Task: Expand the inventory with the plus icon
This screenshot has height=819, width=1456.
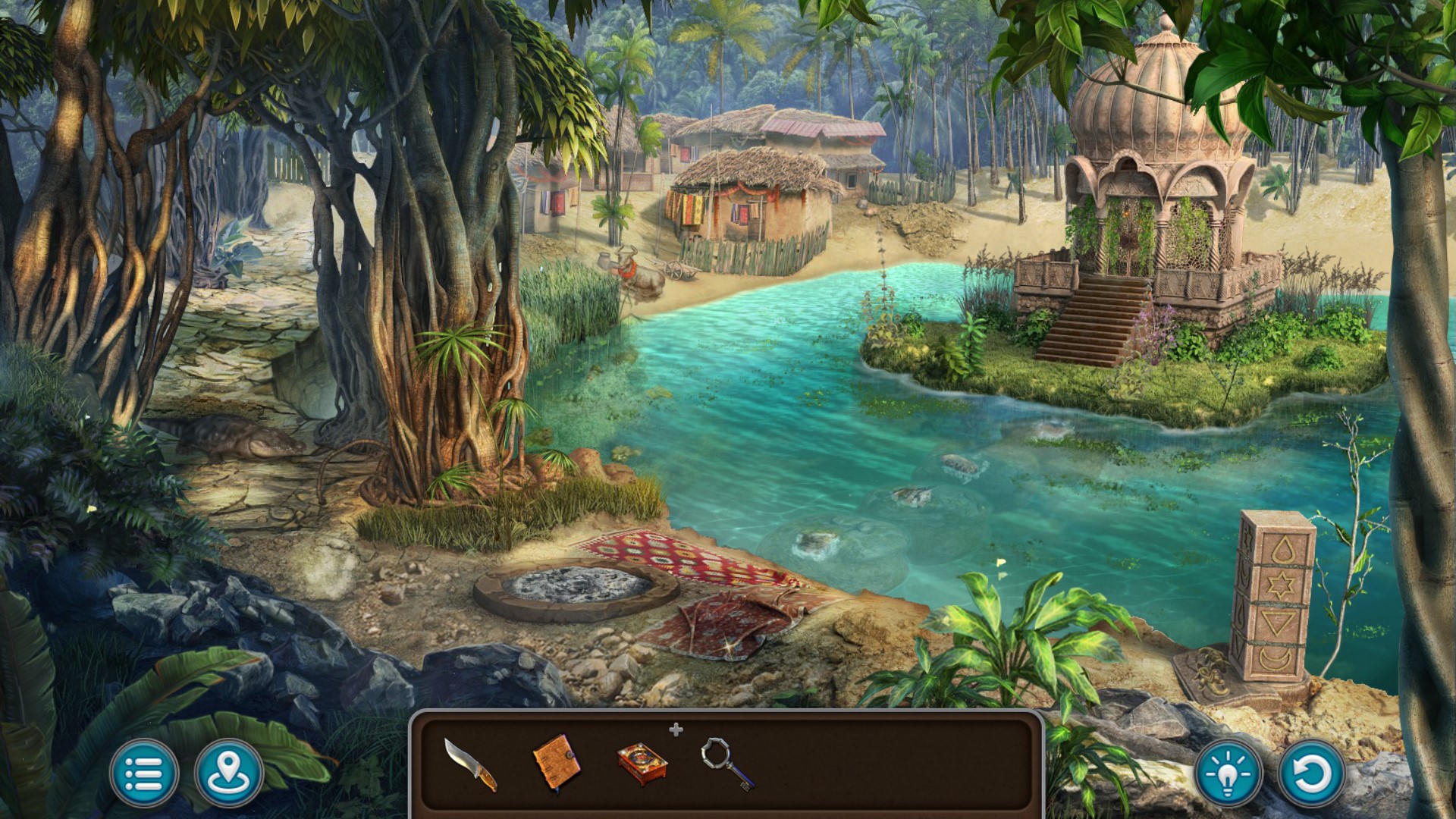Action: (676, 730)
